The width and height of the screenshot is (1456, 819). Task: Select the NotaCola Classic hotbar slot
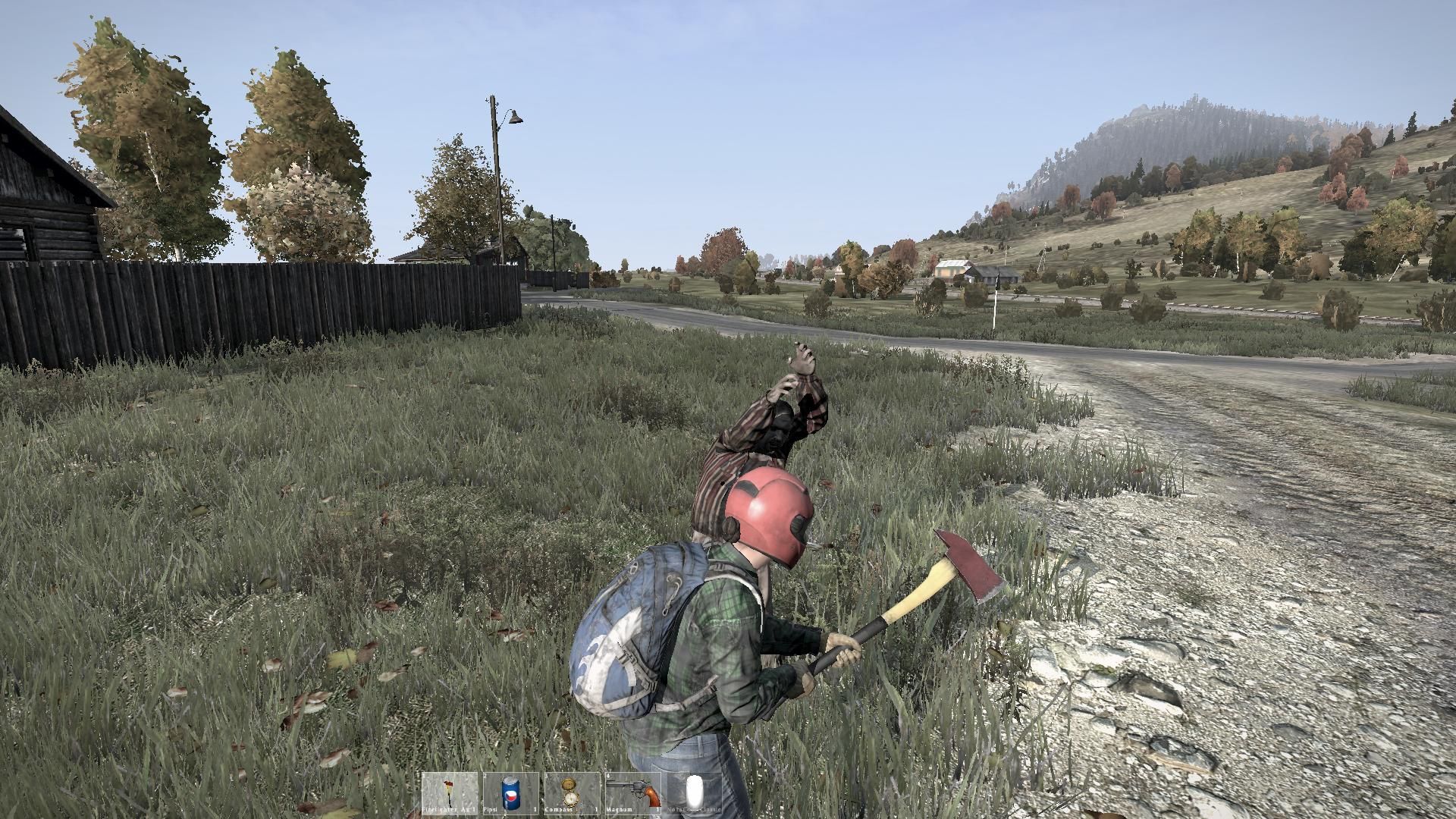(x=694, y=792)
